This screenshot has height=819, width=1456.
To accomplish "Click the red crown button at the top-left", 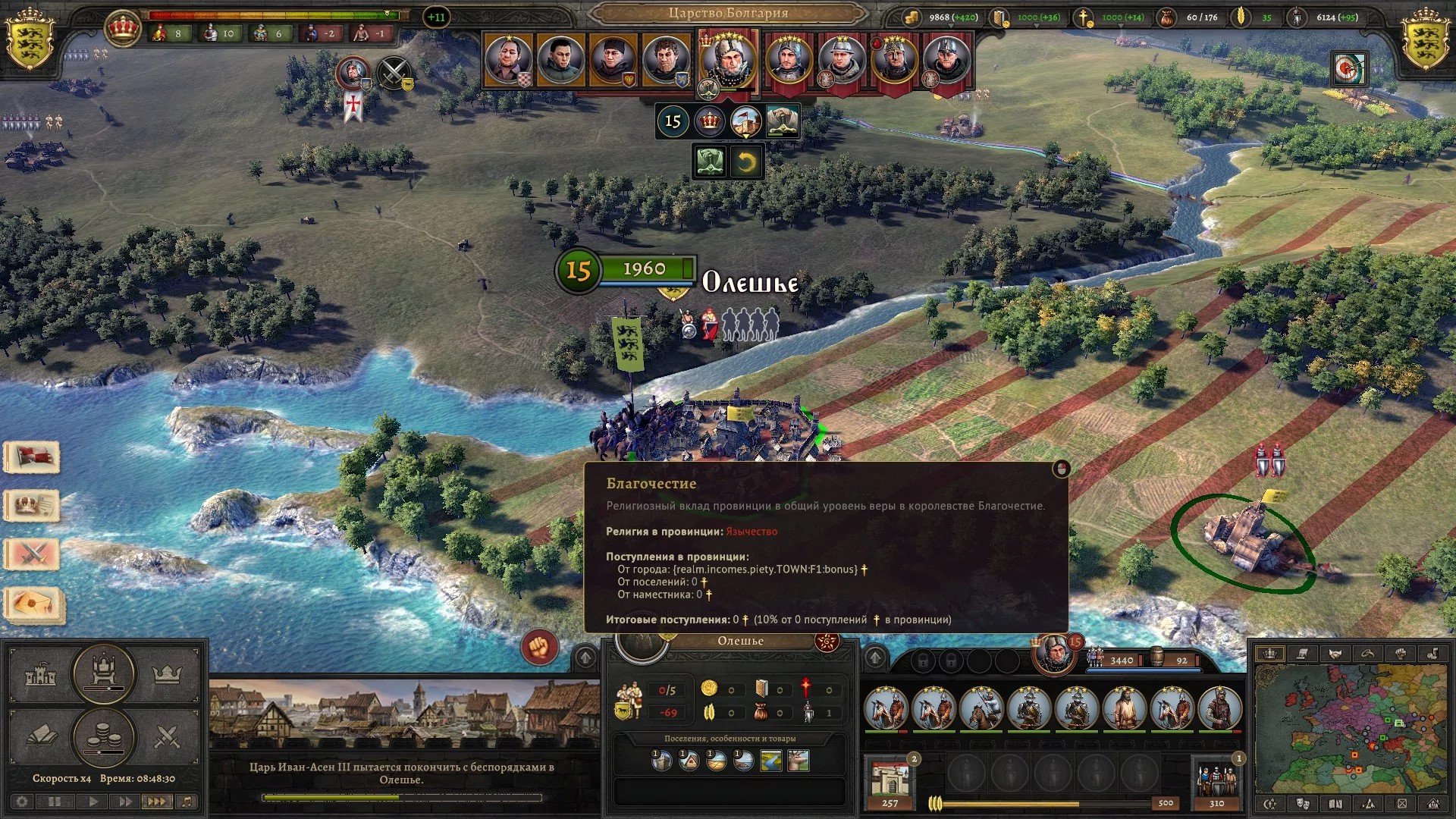I will [x=123, y=28].
